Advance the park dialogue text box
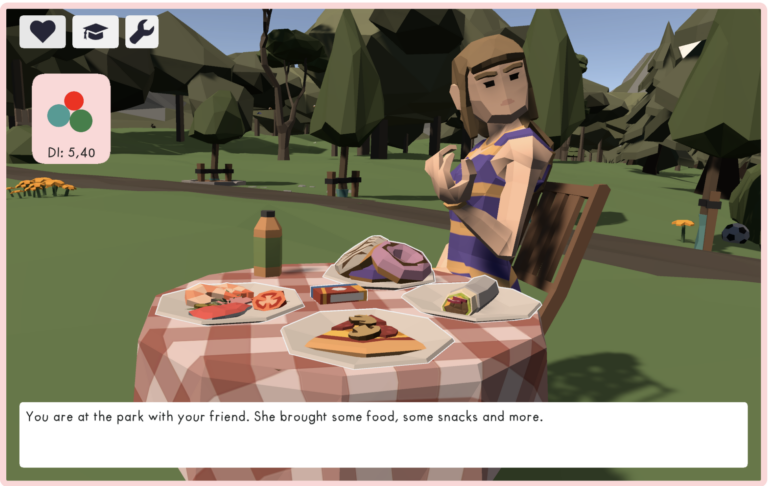The image size is (768, 486). pyautogui.click(x=383, y=434)
